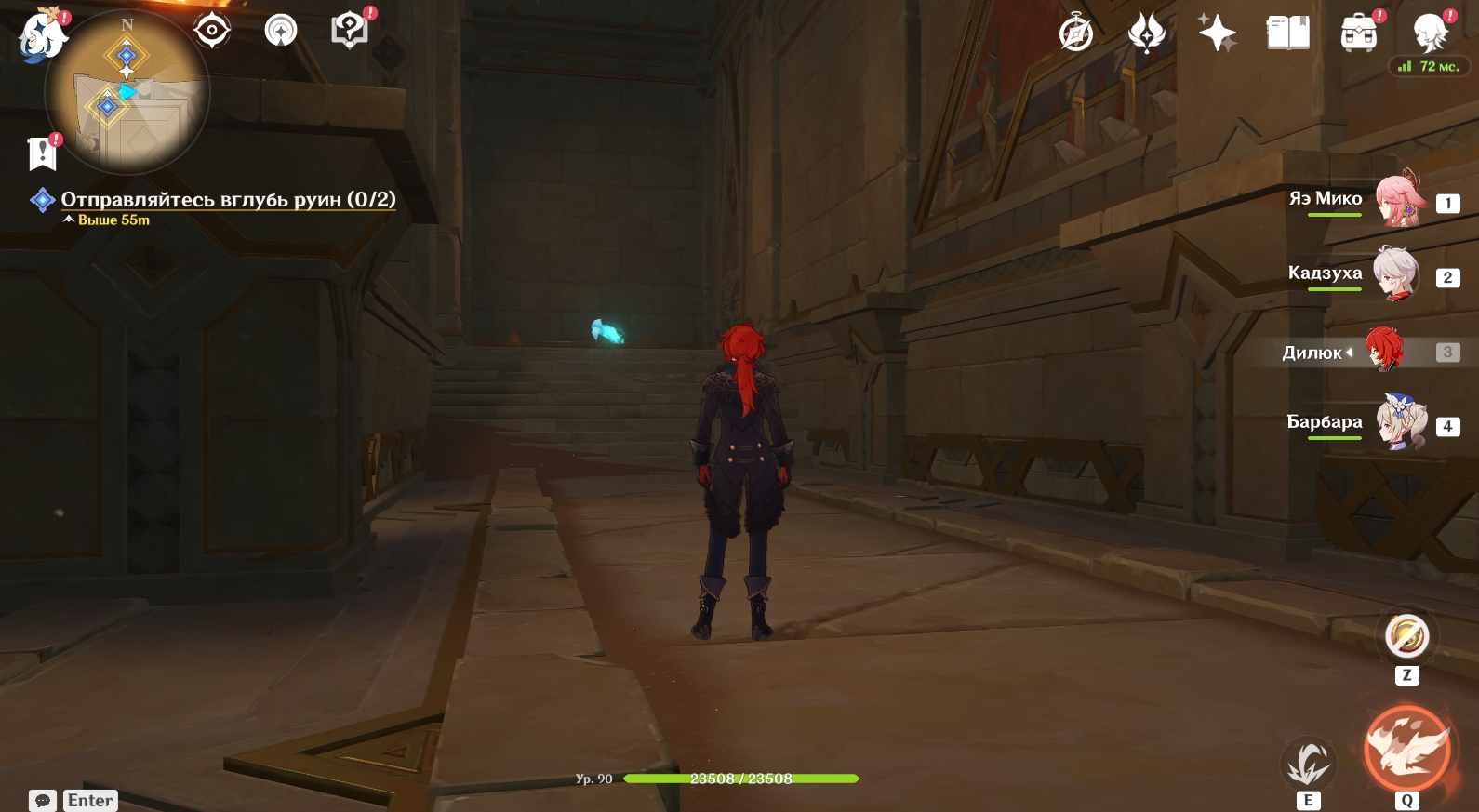The width and height of the screenshot is (1479, 812).
Task: Select Дилюк in party list
Action: tap(1384, 351)
